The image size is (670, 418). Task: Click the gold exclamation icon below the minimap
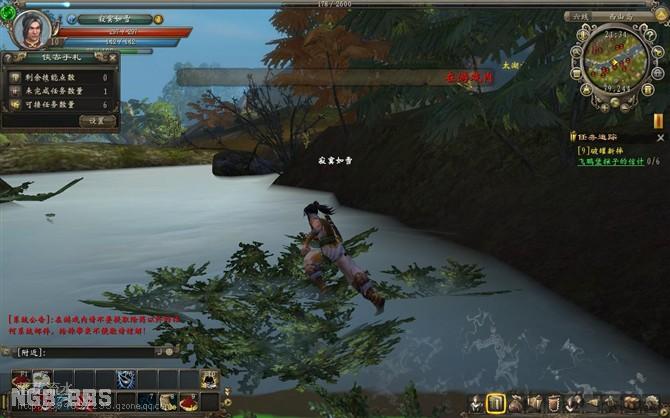(659, 120)
